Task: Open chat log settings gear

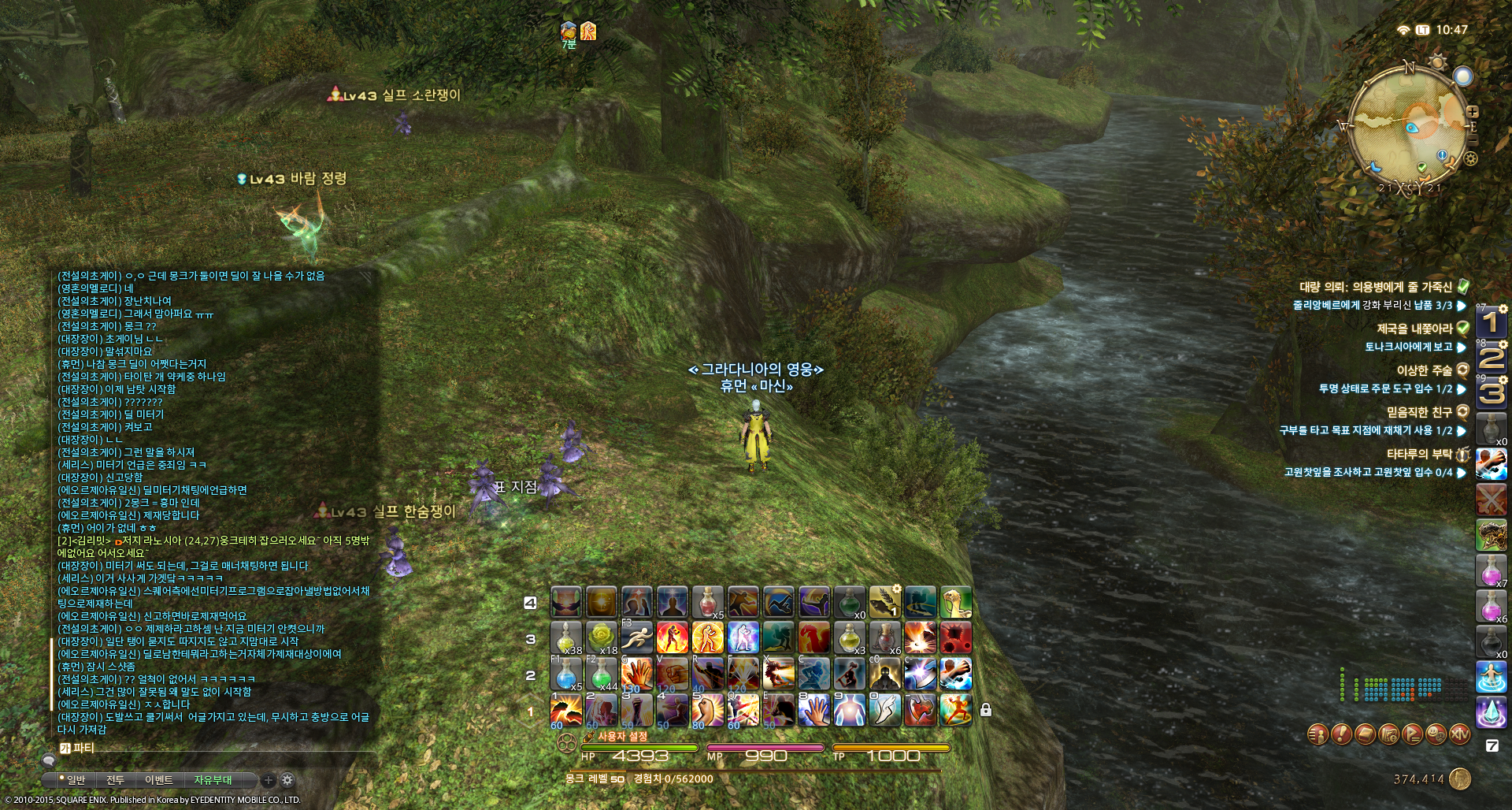Action: [x=287, y=780]
